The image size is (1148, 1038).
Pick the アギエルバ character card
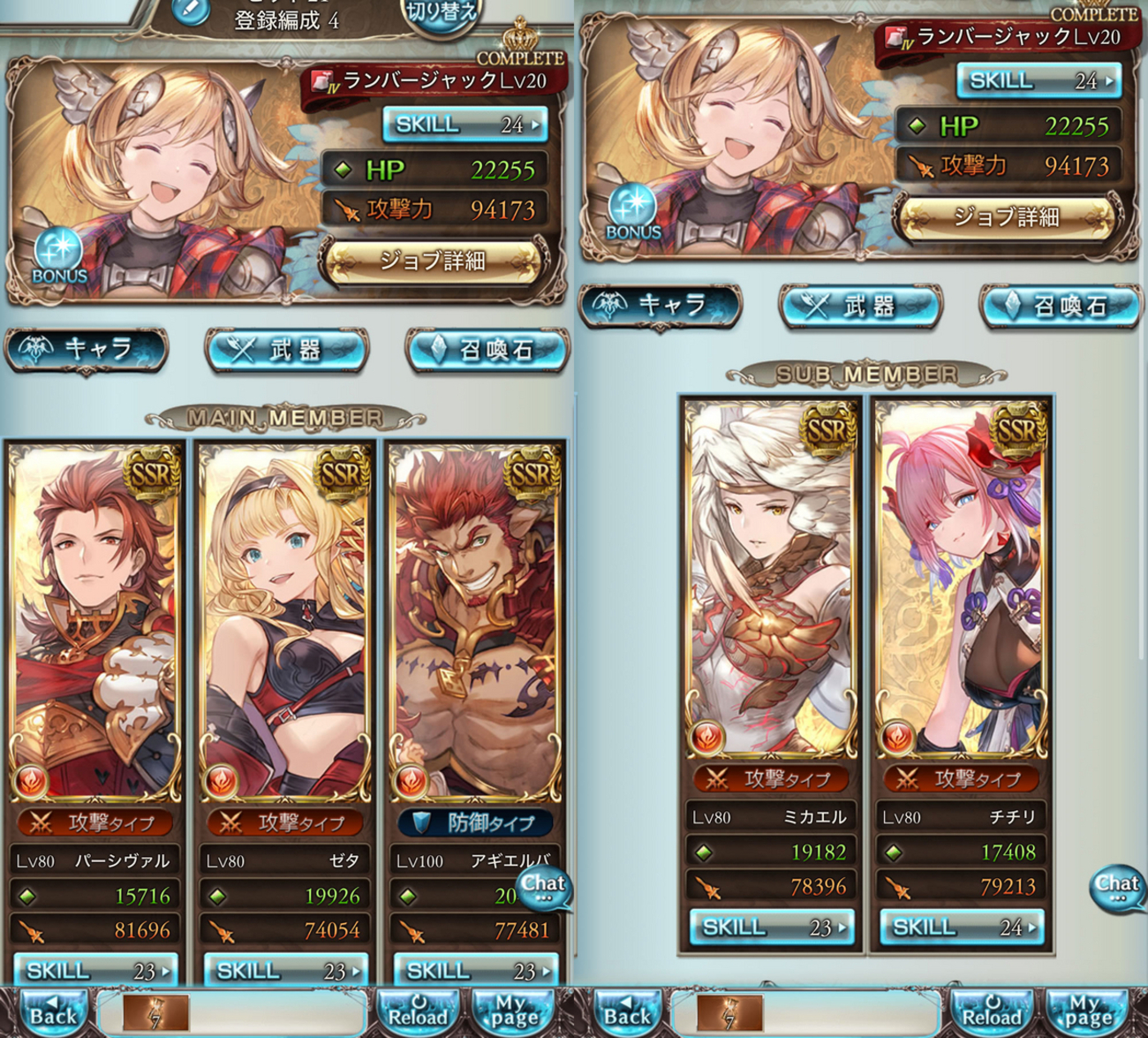[x=475, y=618]
